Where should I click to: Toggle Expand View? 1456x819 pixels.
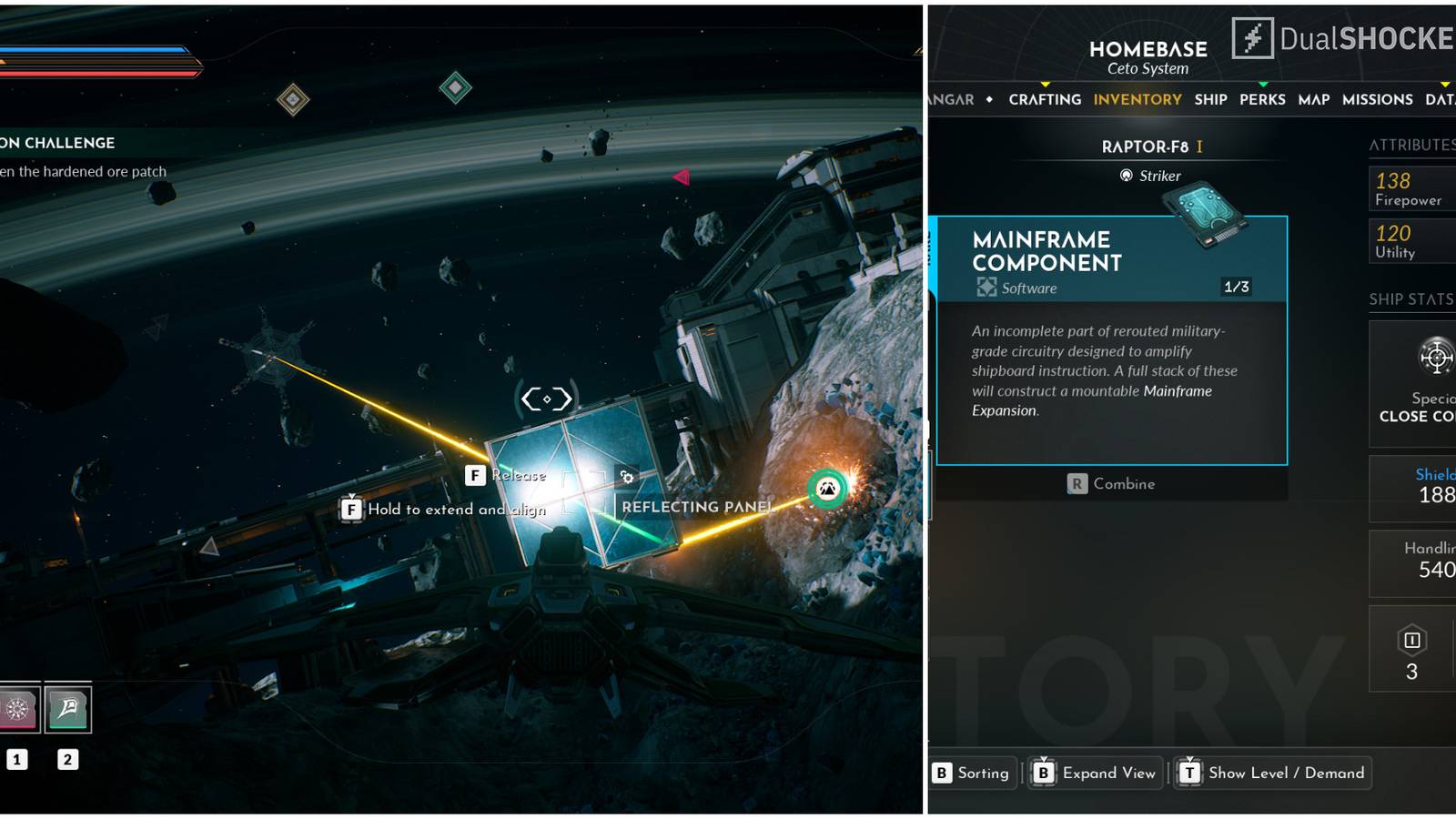pyautogui.click(x=1097, y=773)
